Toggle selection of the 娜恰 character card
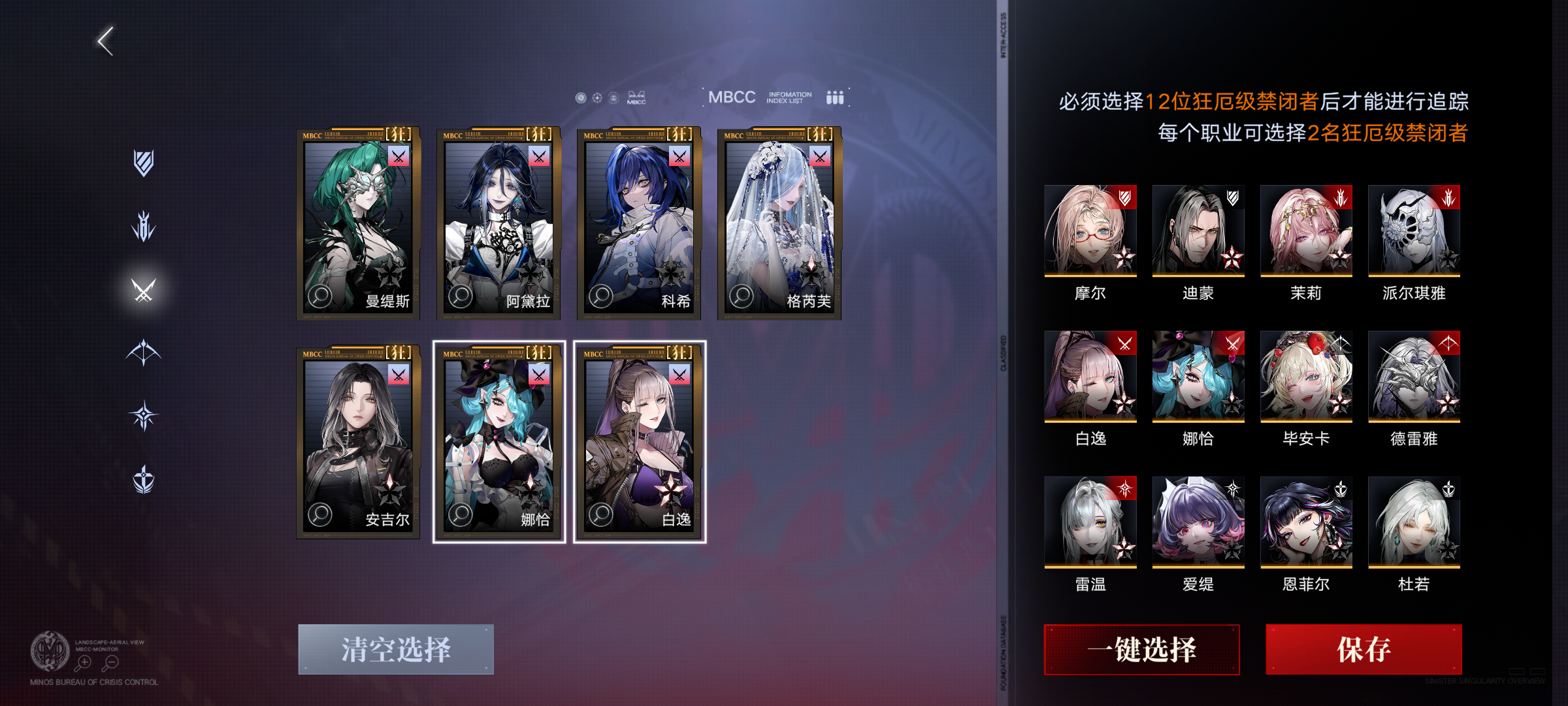Viewport: 1568px width, 706px height. [x=499, y=439]
